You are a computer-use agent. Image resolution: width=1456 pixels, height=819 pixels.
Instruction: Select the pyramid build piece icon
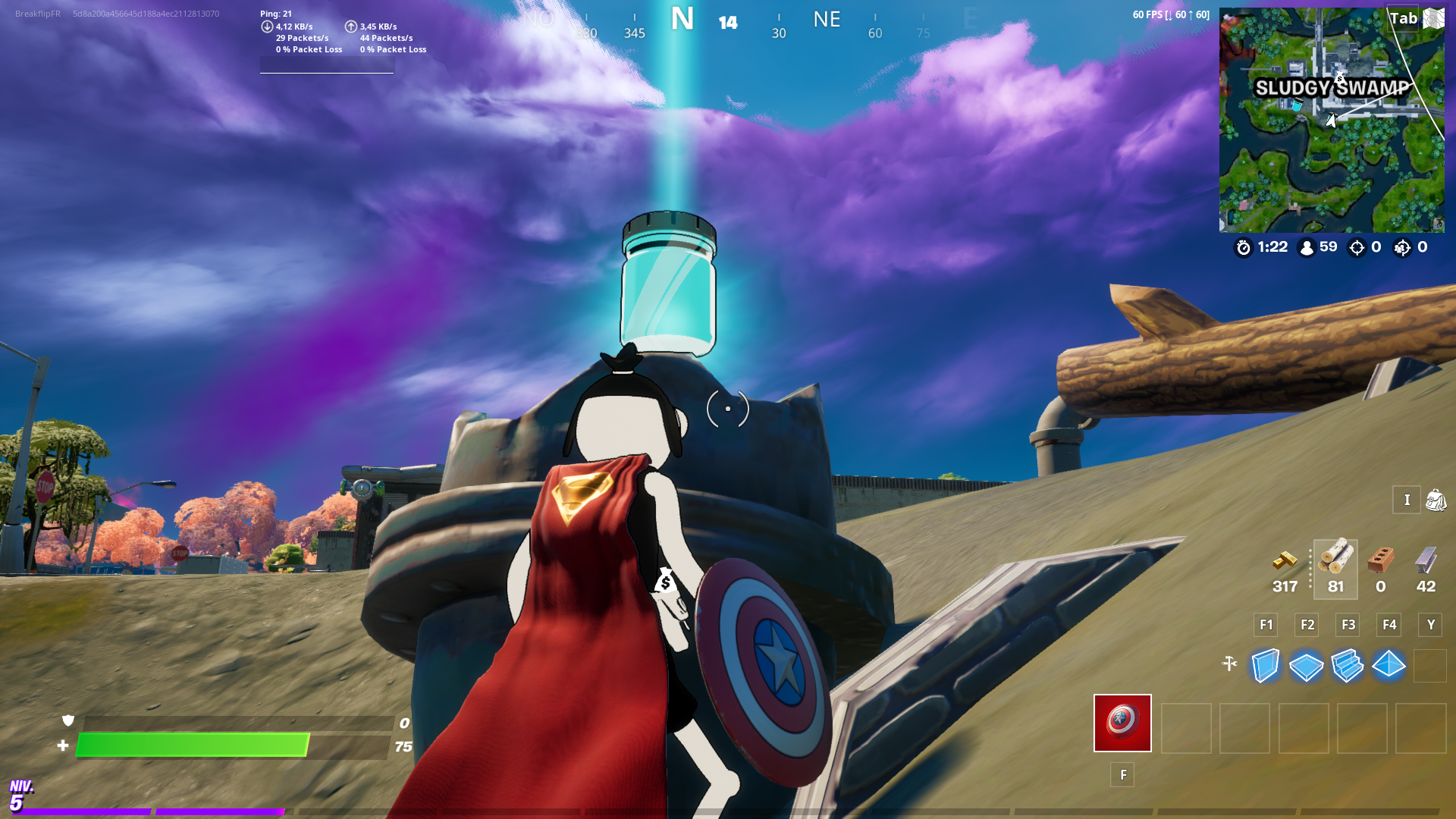point(1388,667)
